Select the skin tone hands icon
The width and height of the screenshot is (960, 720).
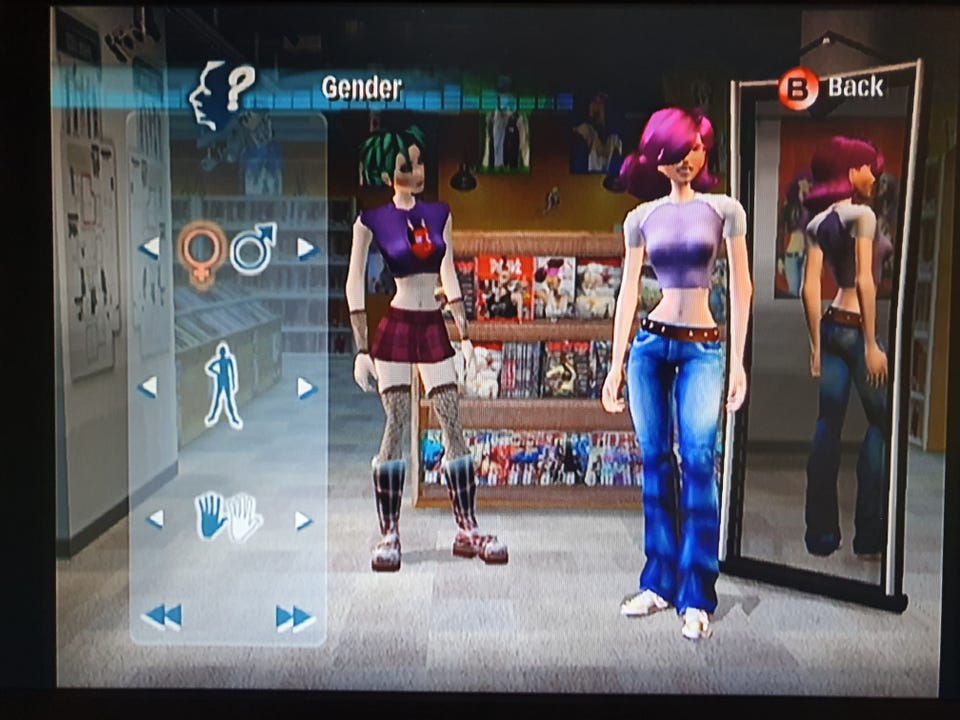point(228,517)
